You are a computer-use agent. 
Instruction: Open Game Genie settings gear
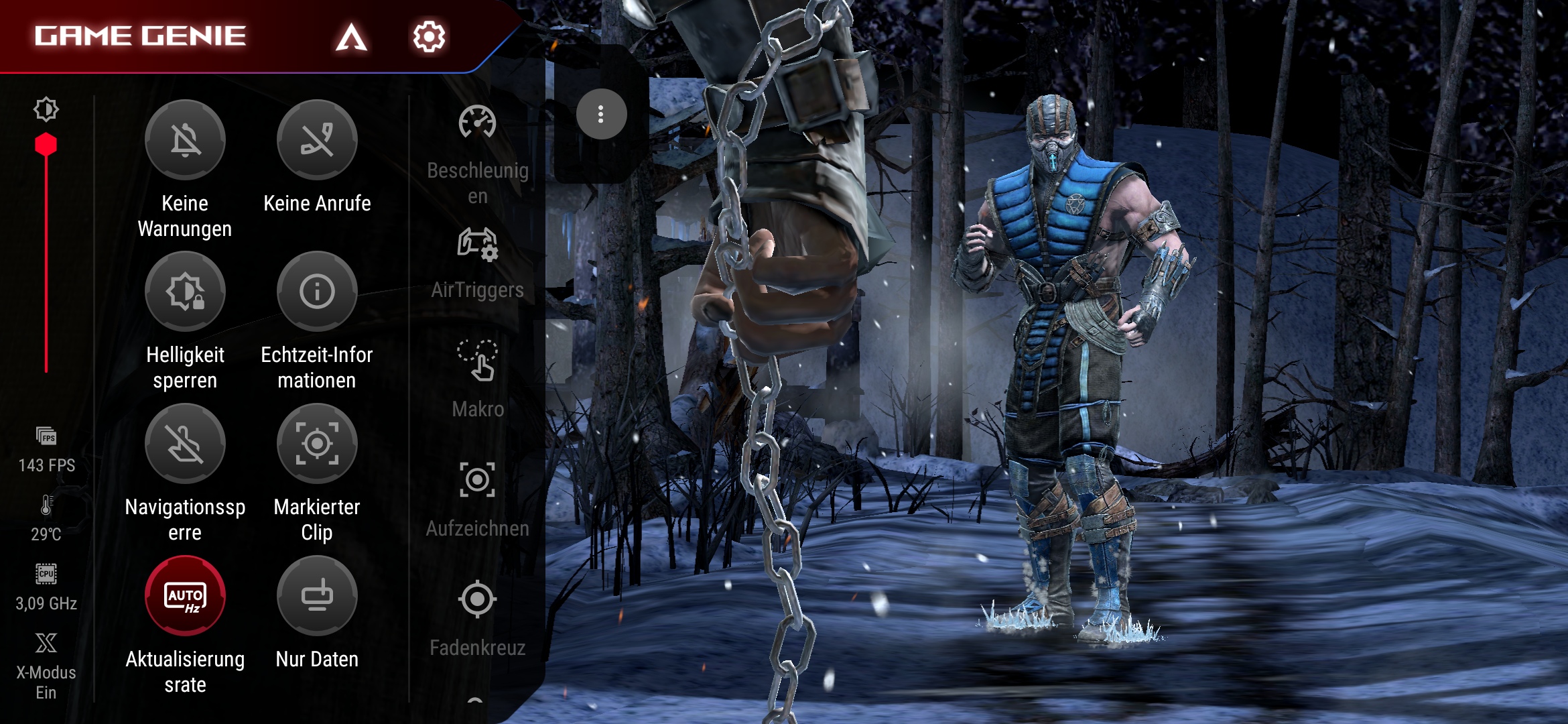(429, 36)
